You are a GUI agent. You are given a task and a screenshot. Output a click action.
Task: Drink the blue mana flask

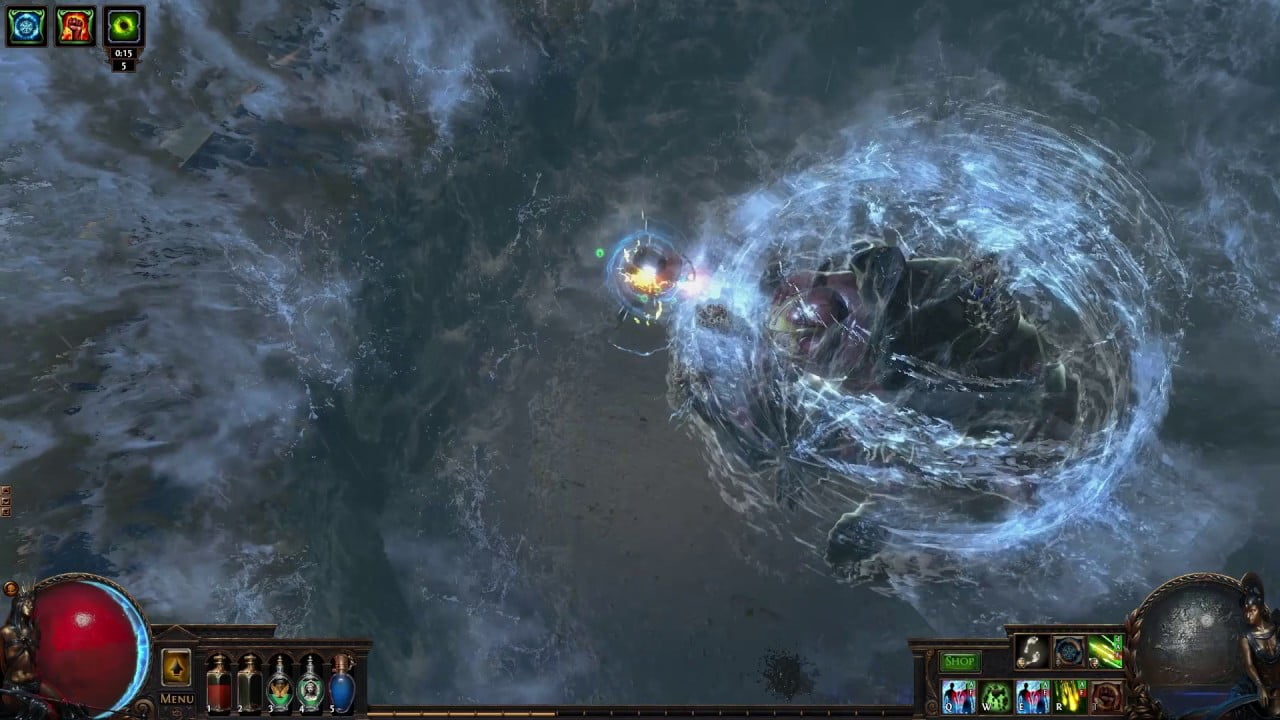[342, 683]
